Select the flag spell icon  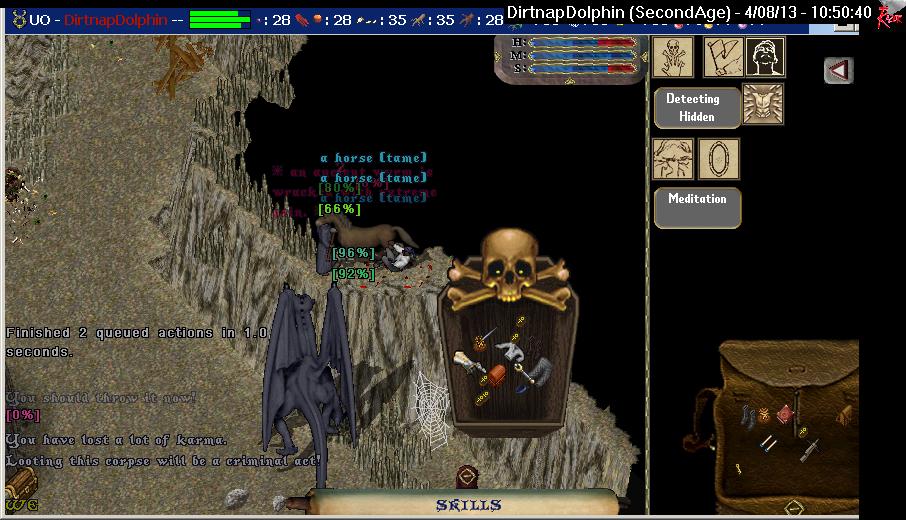pos(720,57)
